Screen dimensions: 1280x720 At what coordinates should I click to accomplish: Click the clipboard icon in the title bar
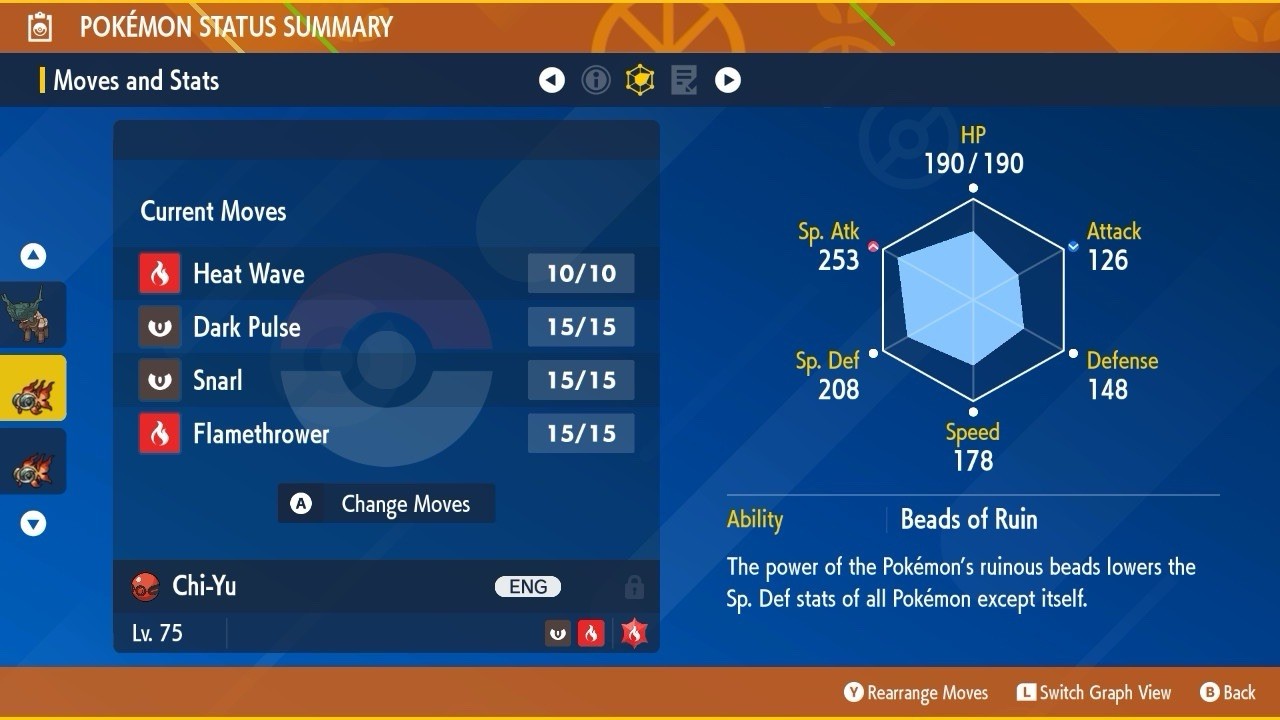coord(38,26)
